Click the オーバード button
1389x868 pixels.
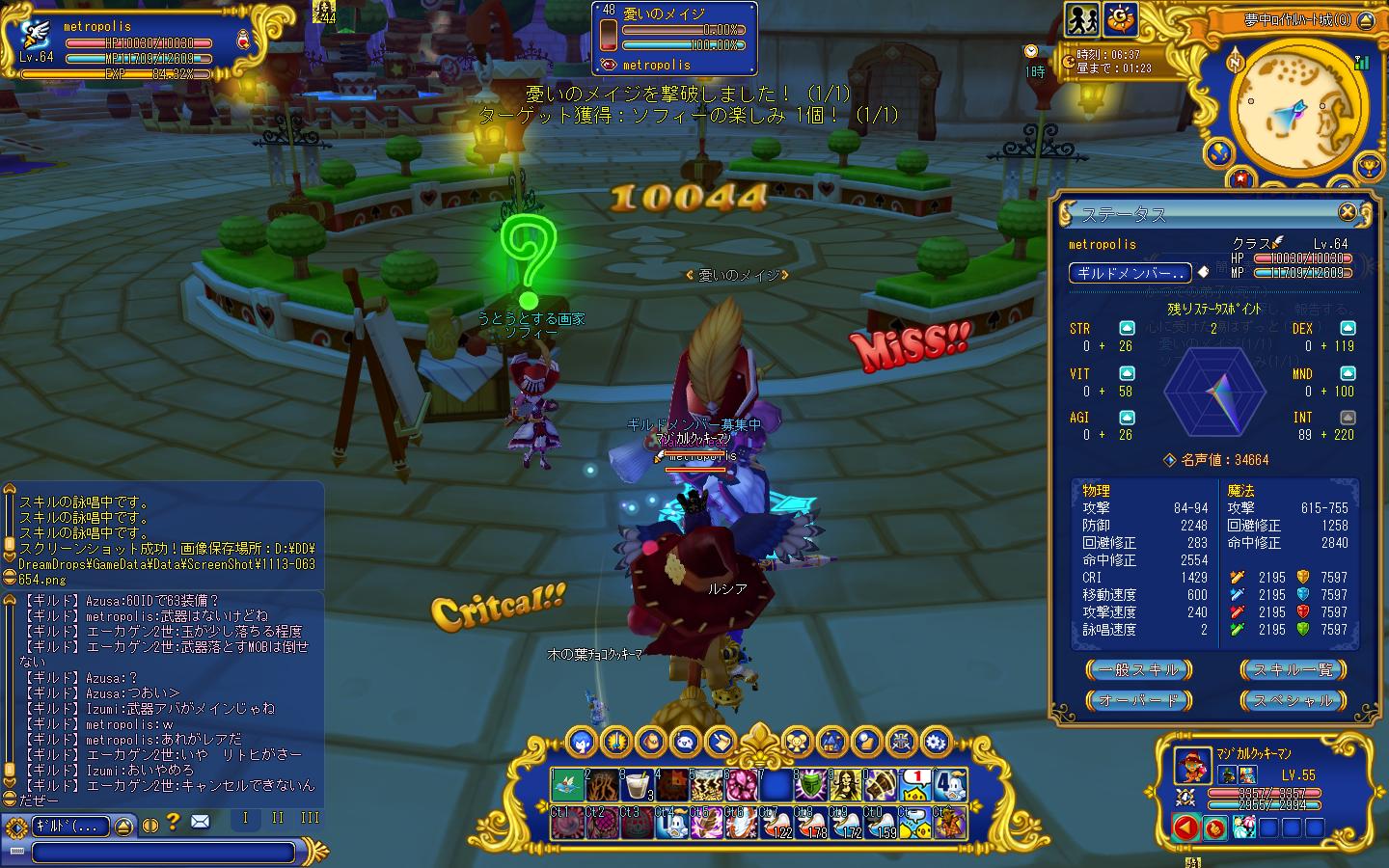pos(1138,700)
